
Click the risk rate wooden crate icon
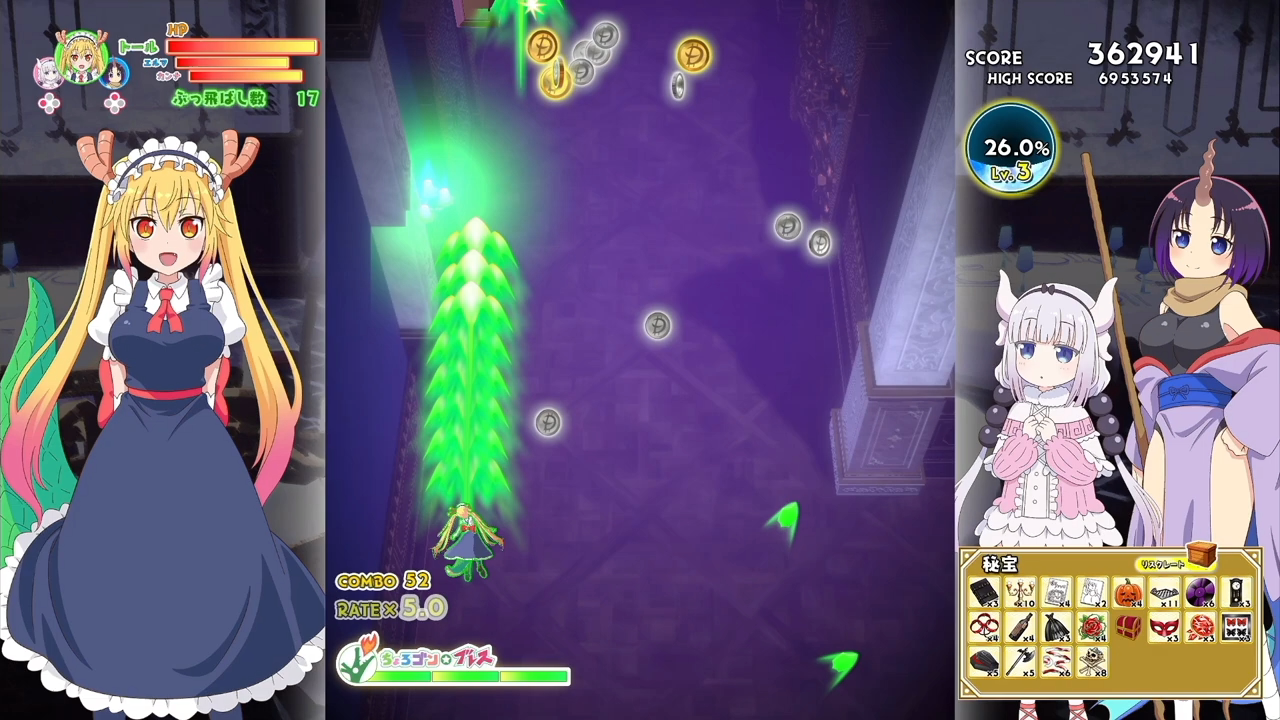click(x=1202, y=554)
